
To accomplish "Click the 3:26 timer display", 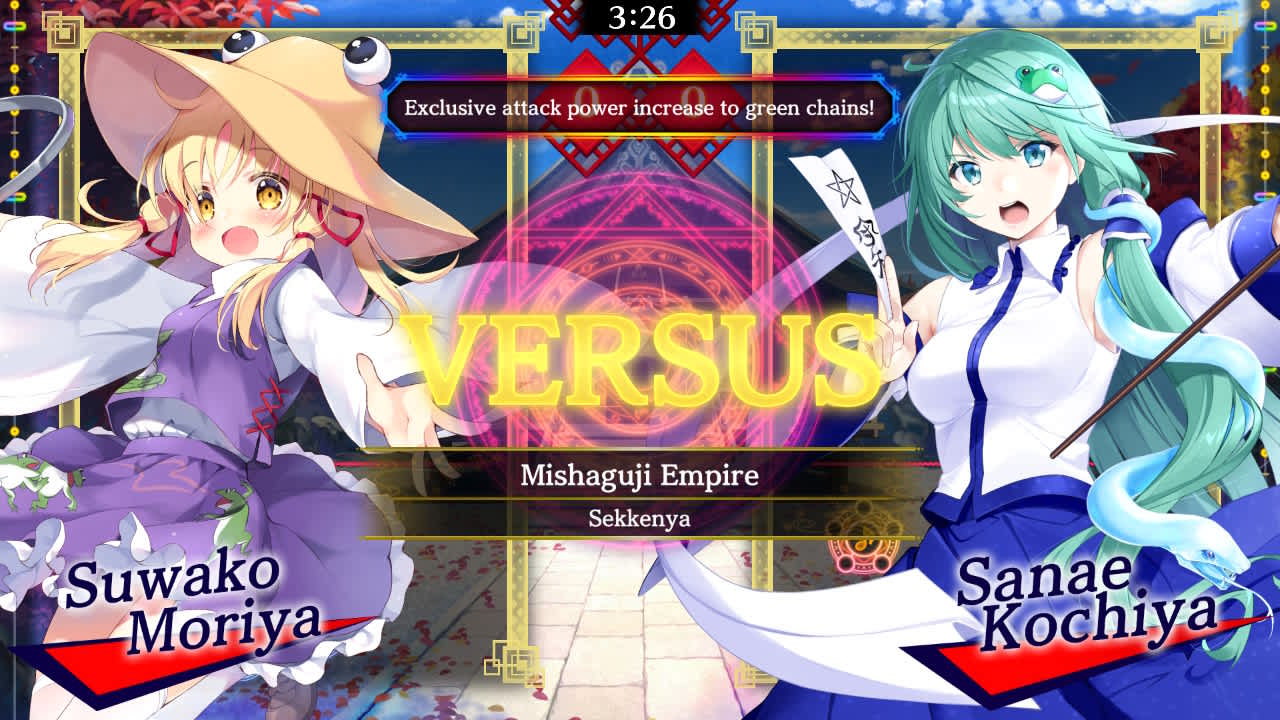I will [640, 16].
